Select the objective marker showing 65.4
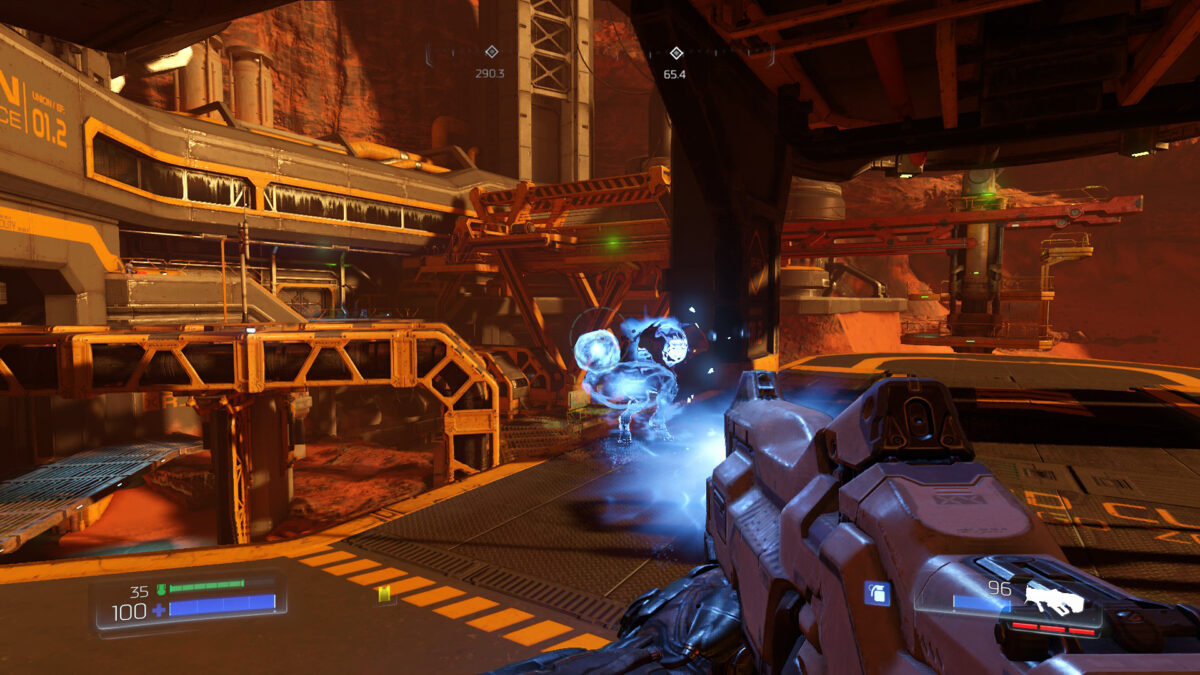This screenshot has width=1200, height=675. coord(676,53)
